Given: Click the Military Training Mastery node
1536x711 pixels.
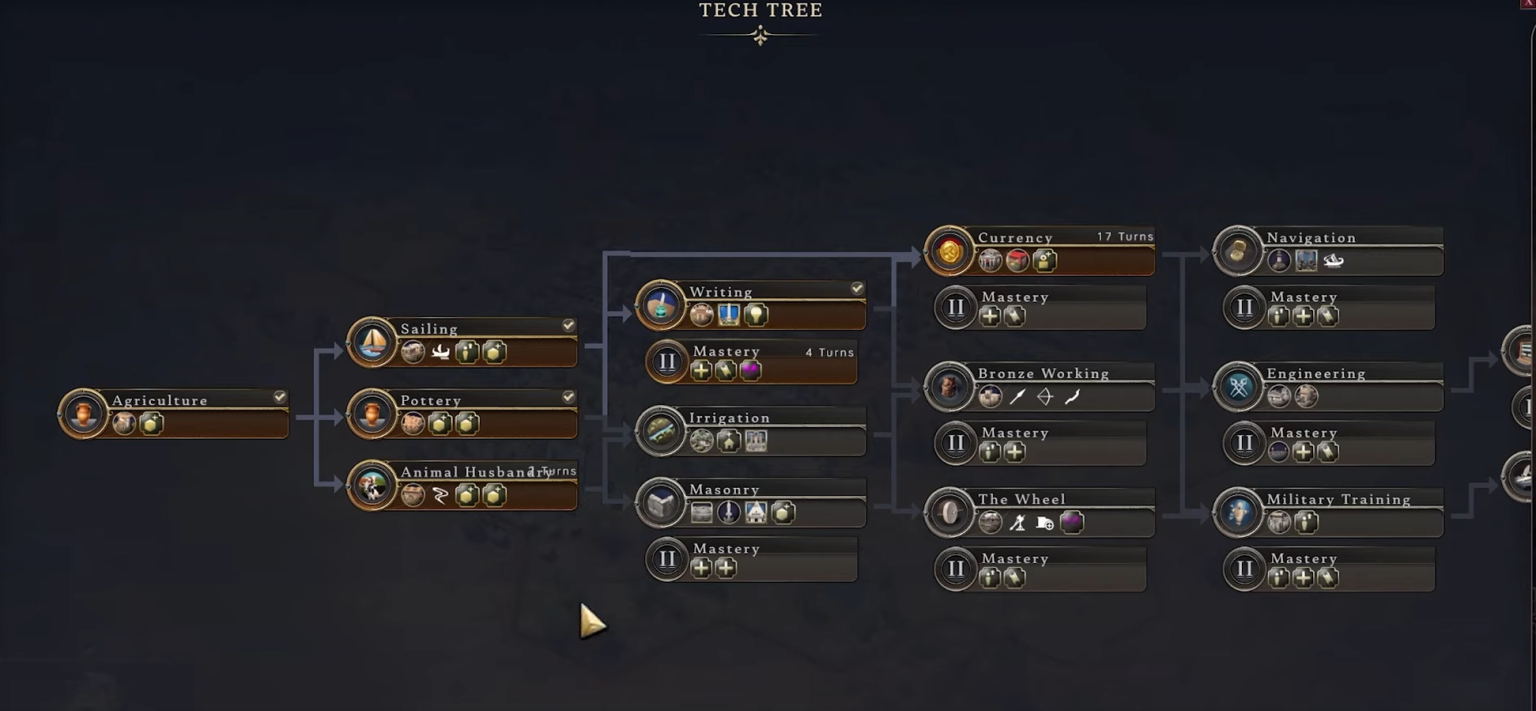Looking at the screenshot, I should pyautogui.click(x=1329, y=569).
